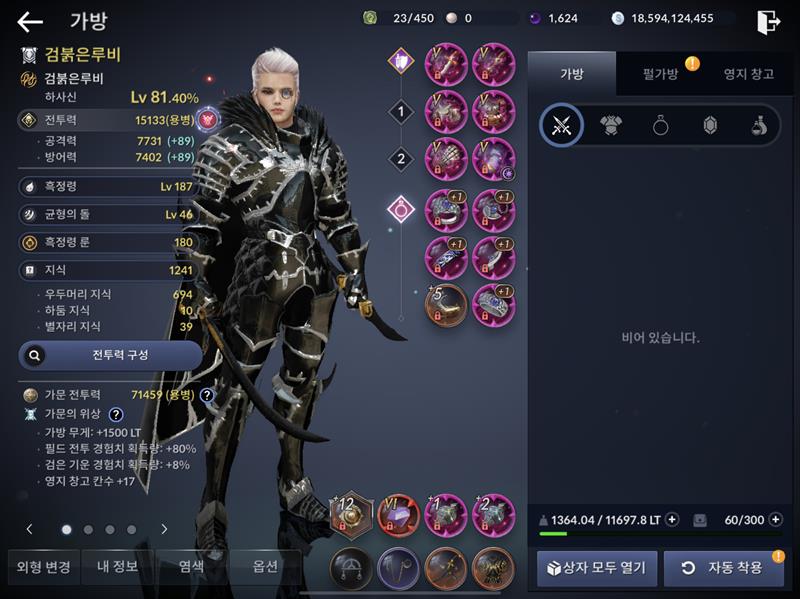Choose the potion consumables filter
800x599 pixels.
759,126
